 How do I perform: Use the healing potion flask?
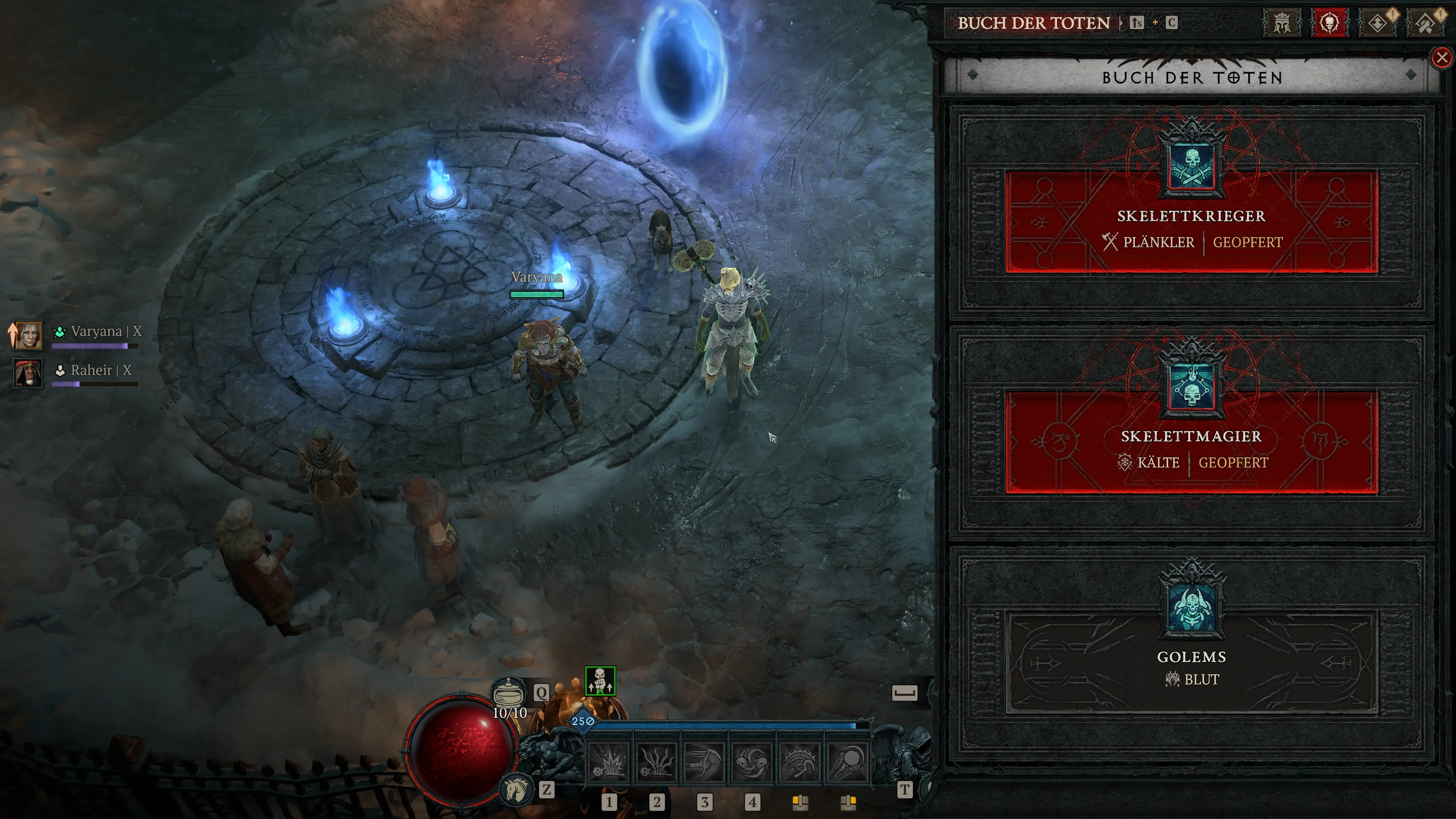click(x=509, y=692)
